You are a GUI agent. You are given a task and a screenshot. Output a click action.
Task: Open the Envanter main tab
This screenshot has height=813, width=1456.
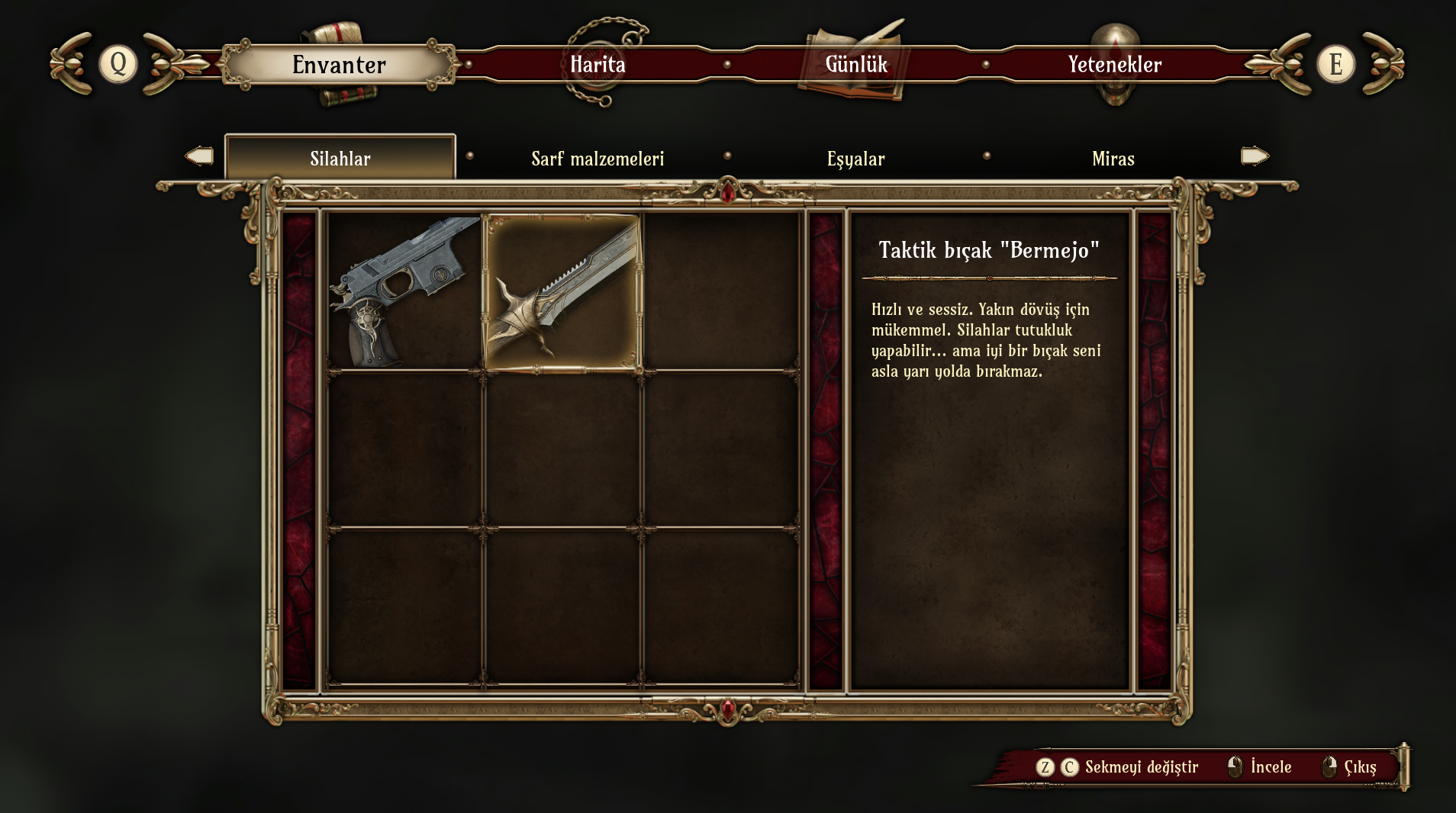point(339,65)
